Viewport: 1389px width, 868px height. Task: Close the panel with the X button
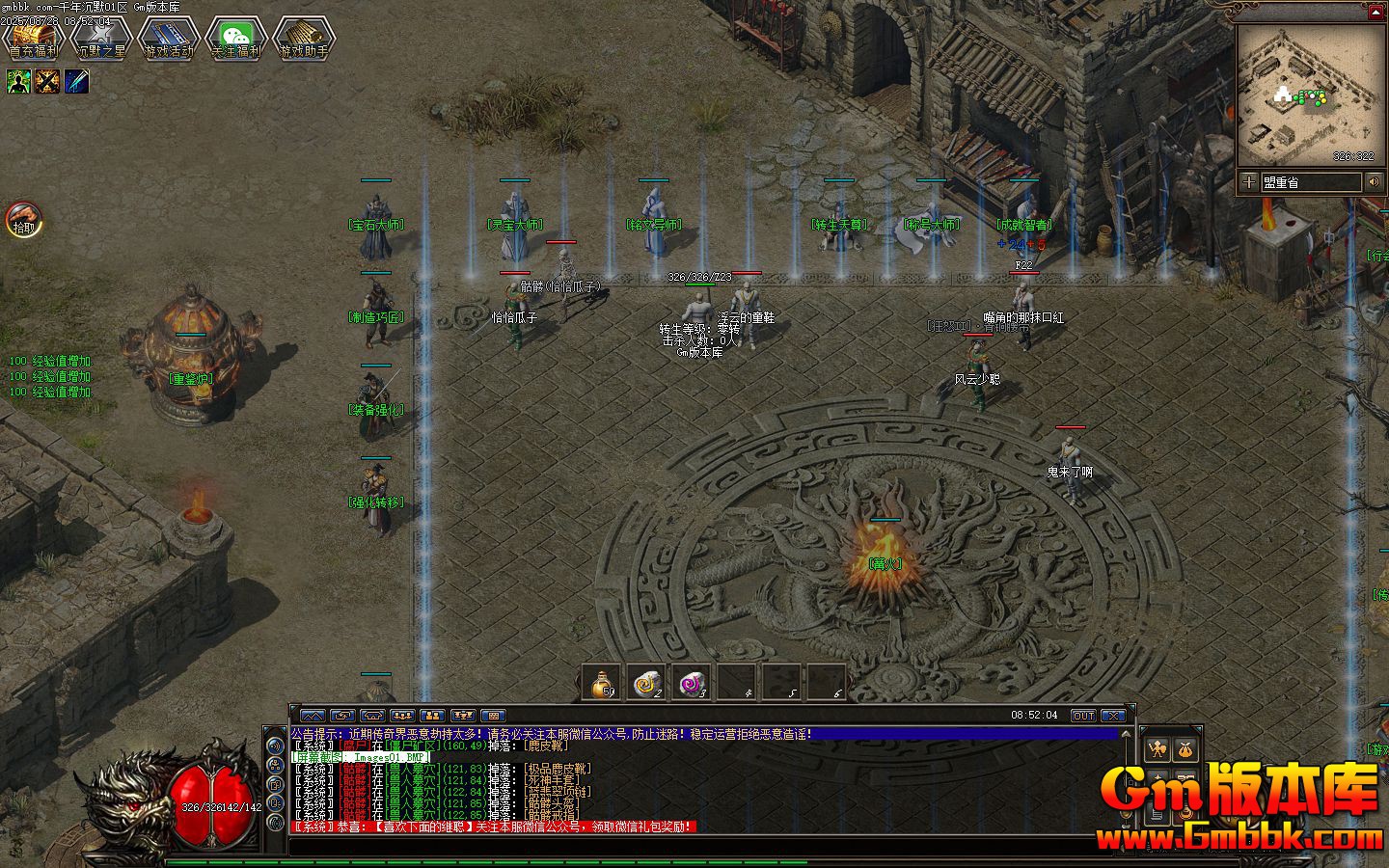pyautogui.click(x=1113, y=716)
